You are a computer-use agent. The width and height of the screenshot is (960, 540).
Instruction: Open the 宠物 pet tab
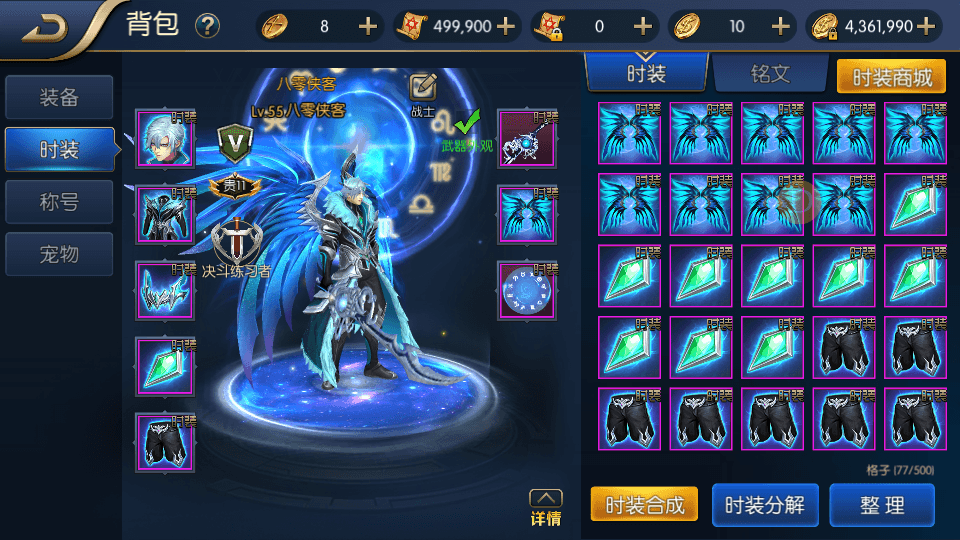pyautogui.click(x=58, y=254)
